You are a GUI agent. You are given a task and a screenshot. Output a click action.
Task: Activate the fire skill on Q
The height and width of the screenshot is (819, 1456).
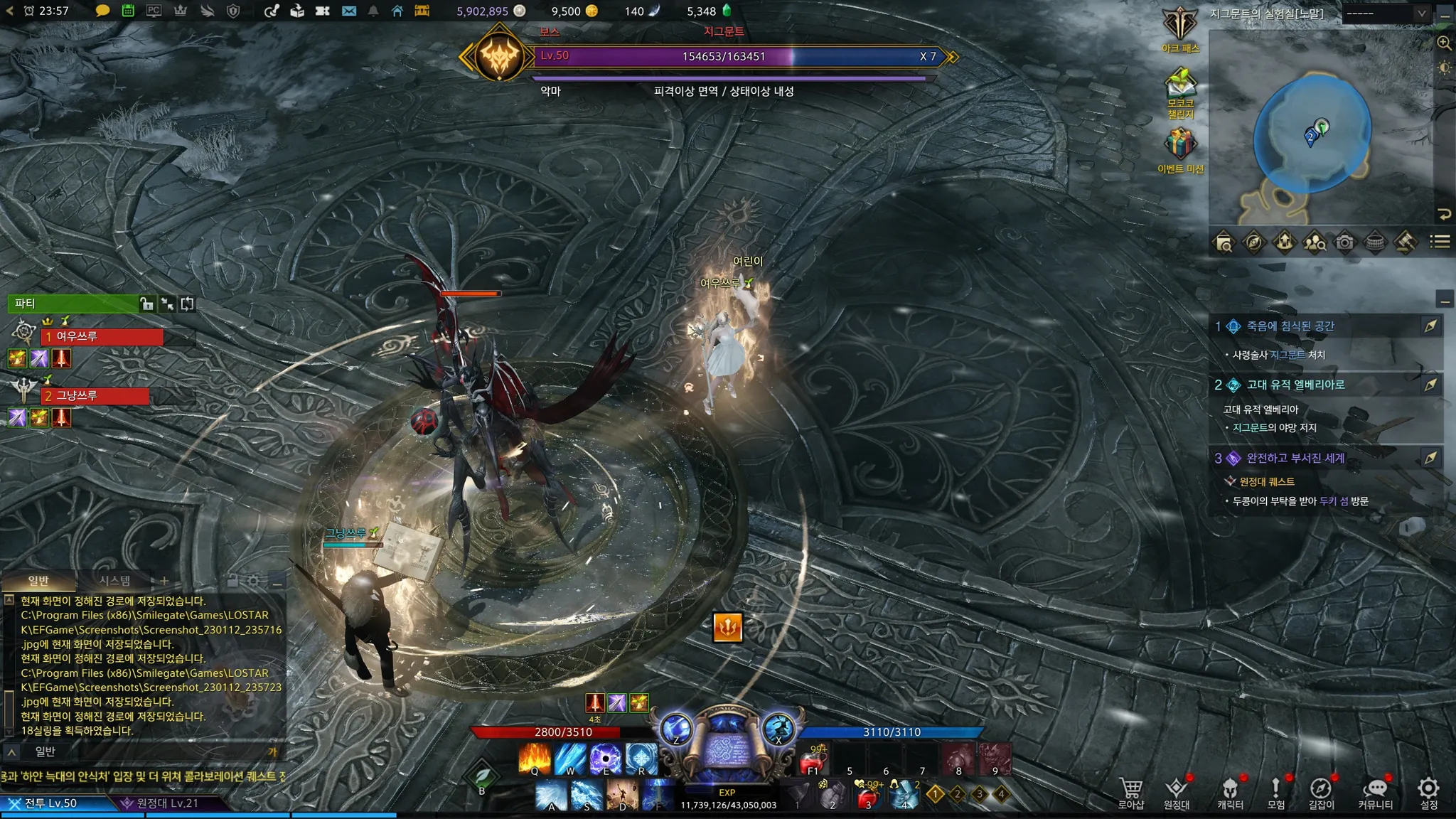(x=535, y=758)
